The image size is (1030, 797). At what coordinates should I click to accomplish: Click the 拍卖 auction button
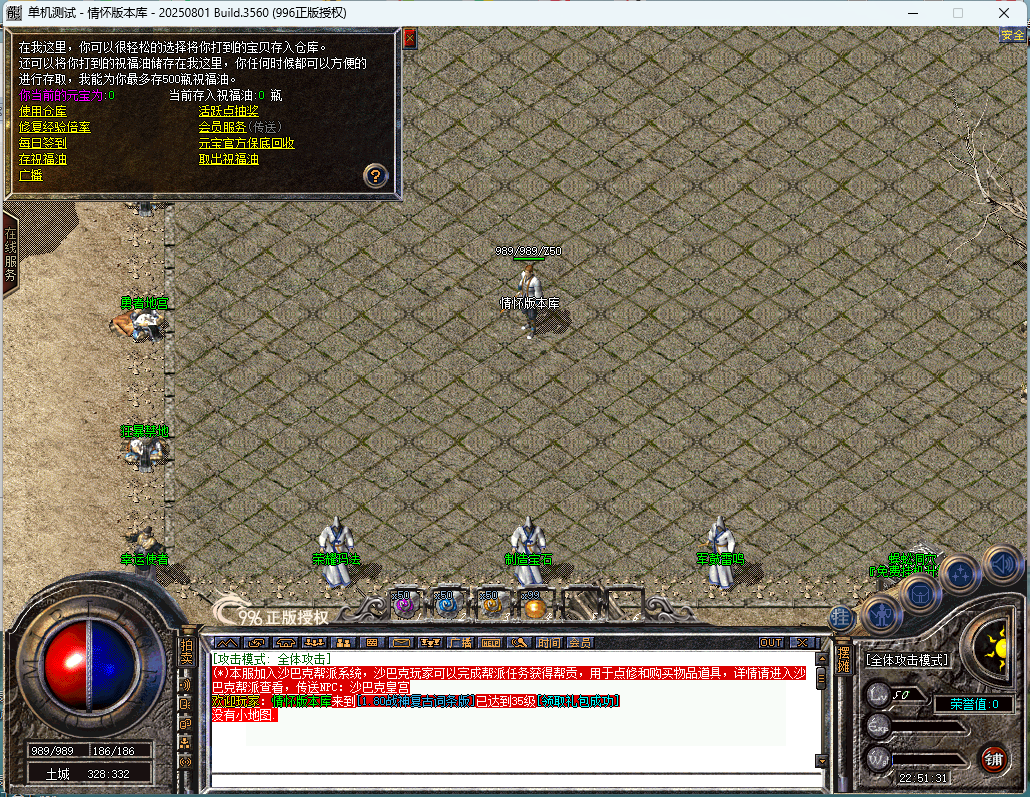click(186, 653)
